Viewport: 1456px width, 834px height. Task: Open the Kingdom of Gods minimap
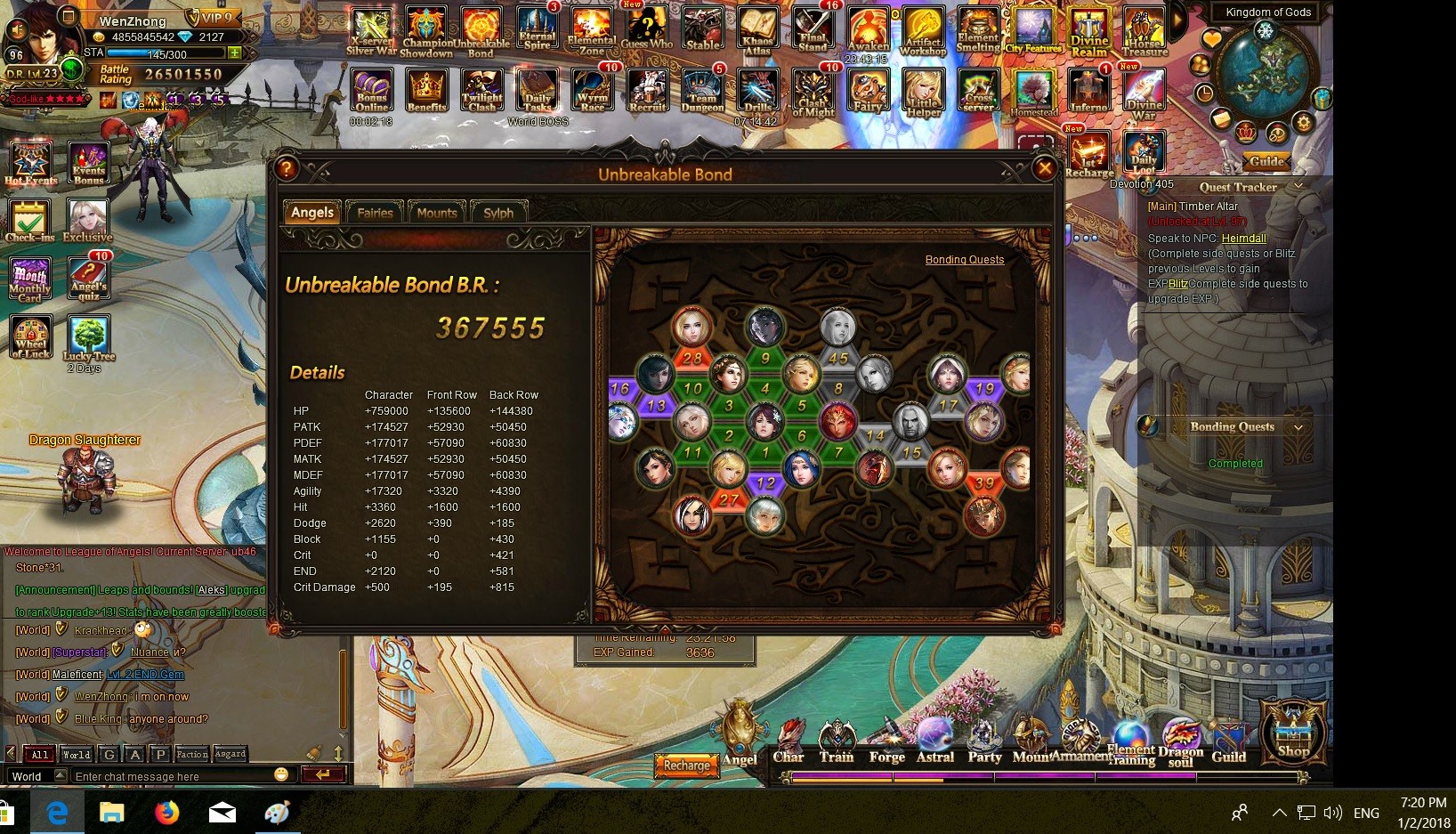[x=1265, y=69]
